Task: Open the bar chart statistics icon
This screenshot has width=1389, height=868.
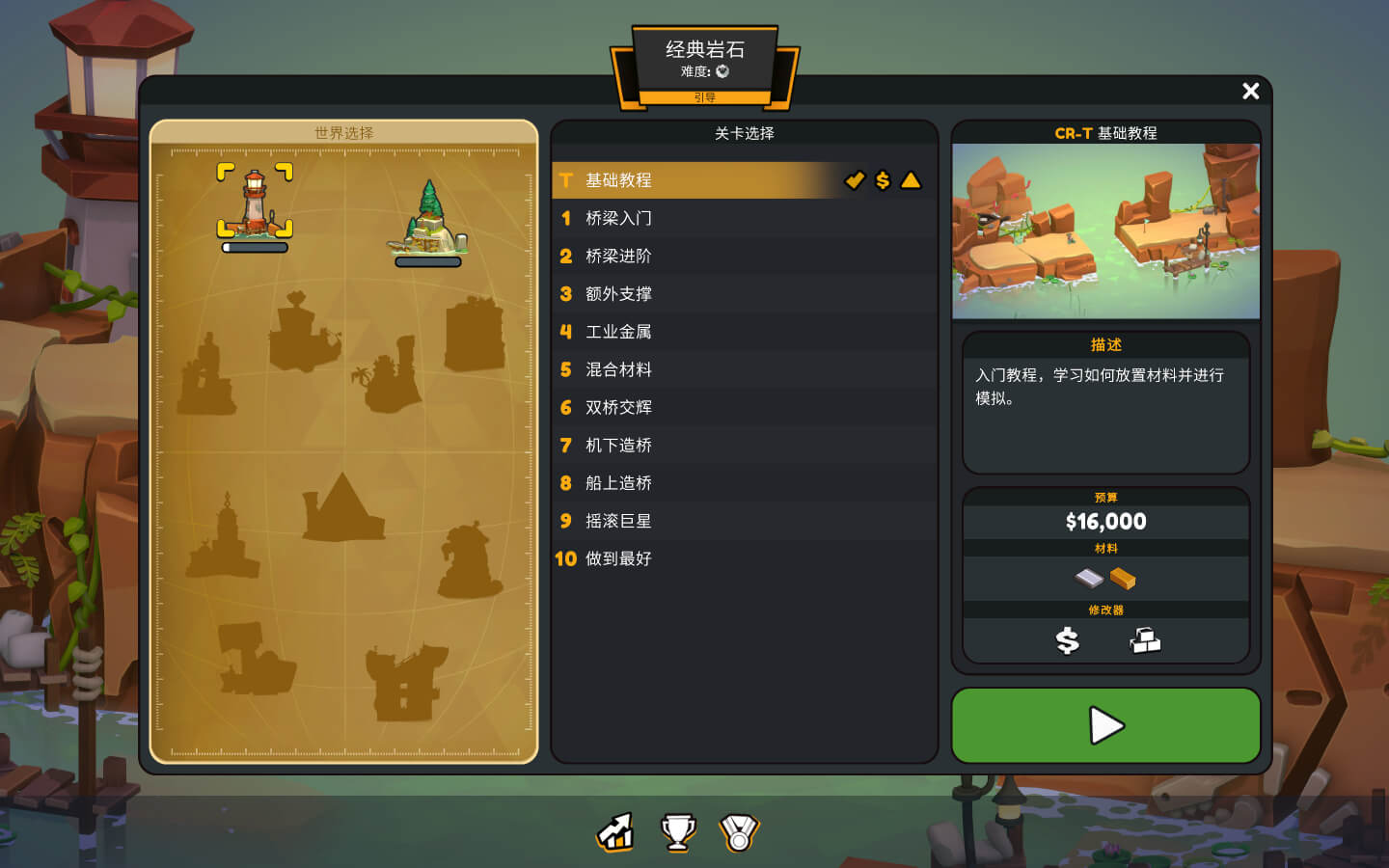Action: click(x=615, y=832)
